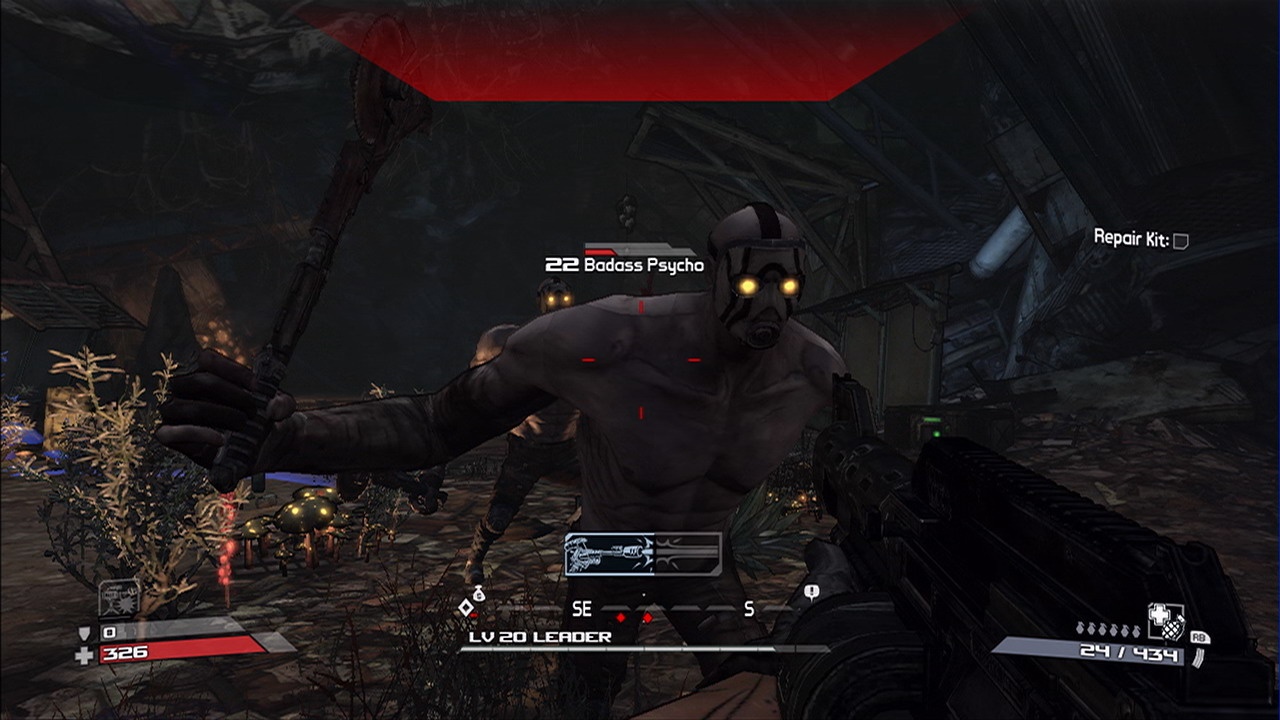
Task: Select the highlighted weapon slot in the weapon selector
Action: click(607, 555)
